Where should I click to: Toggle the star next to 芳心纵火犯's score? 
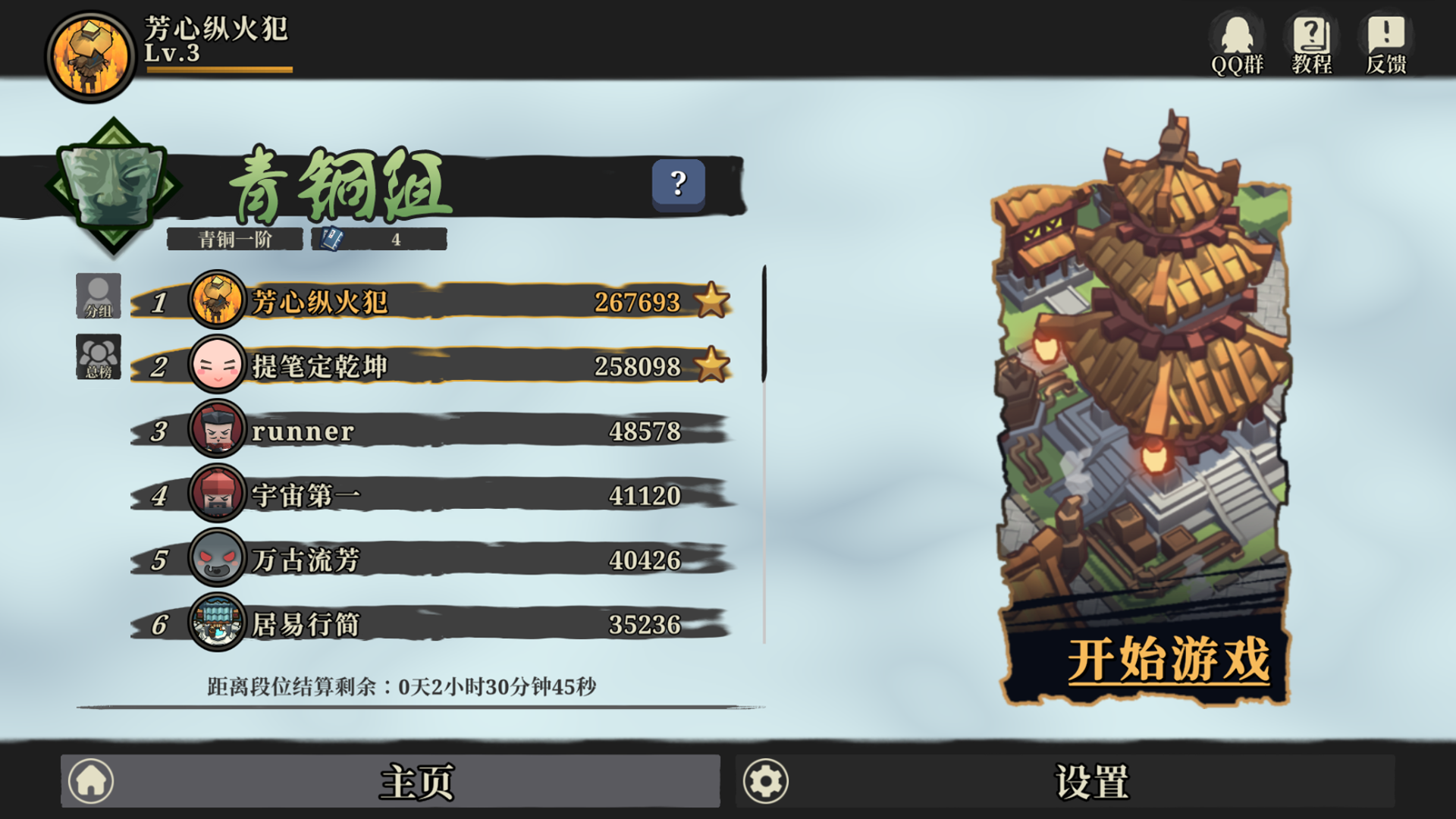point(711,302)
